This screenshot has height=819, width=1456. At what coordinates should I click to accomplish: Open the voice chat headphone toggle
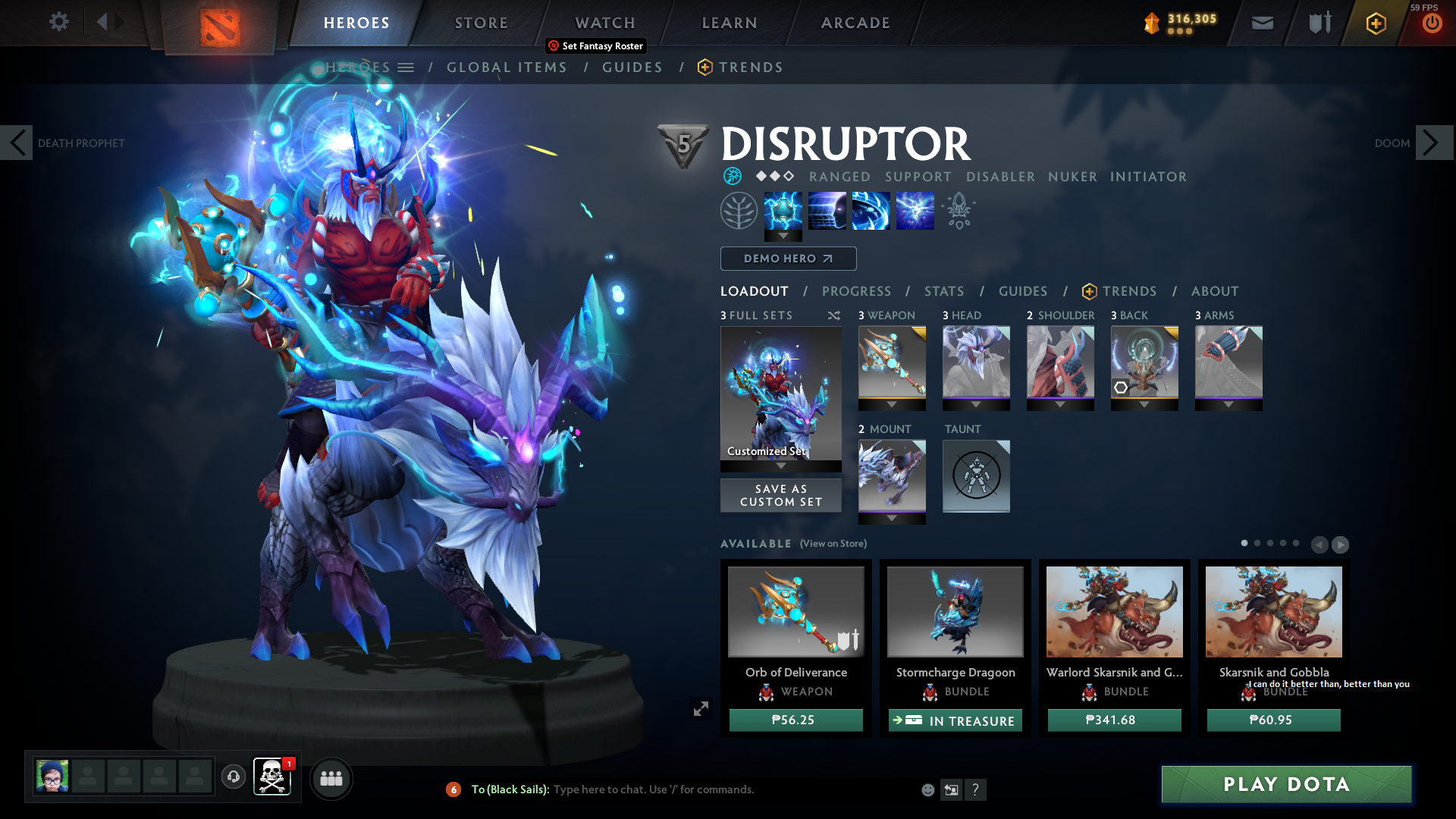pyautogui.click(x=233, y=777)
